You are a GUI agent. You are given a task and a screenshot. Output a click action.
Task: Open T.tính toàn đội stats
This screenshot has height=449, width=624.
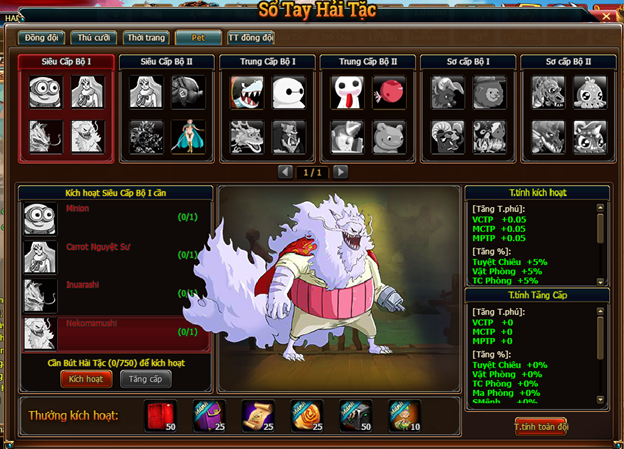point(542,424)
